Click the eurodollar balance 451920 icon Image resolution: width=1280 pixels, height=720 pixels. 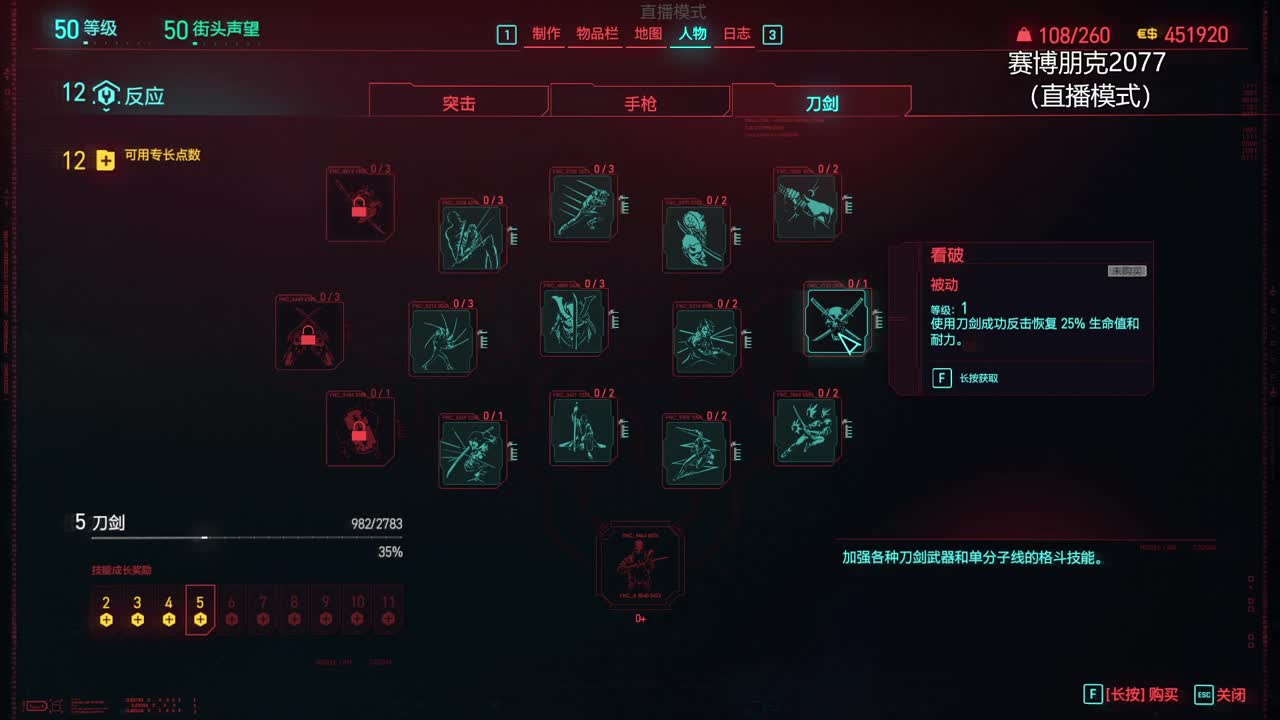click(1146, 33)
